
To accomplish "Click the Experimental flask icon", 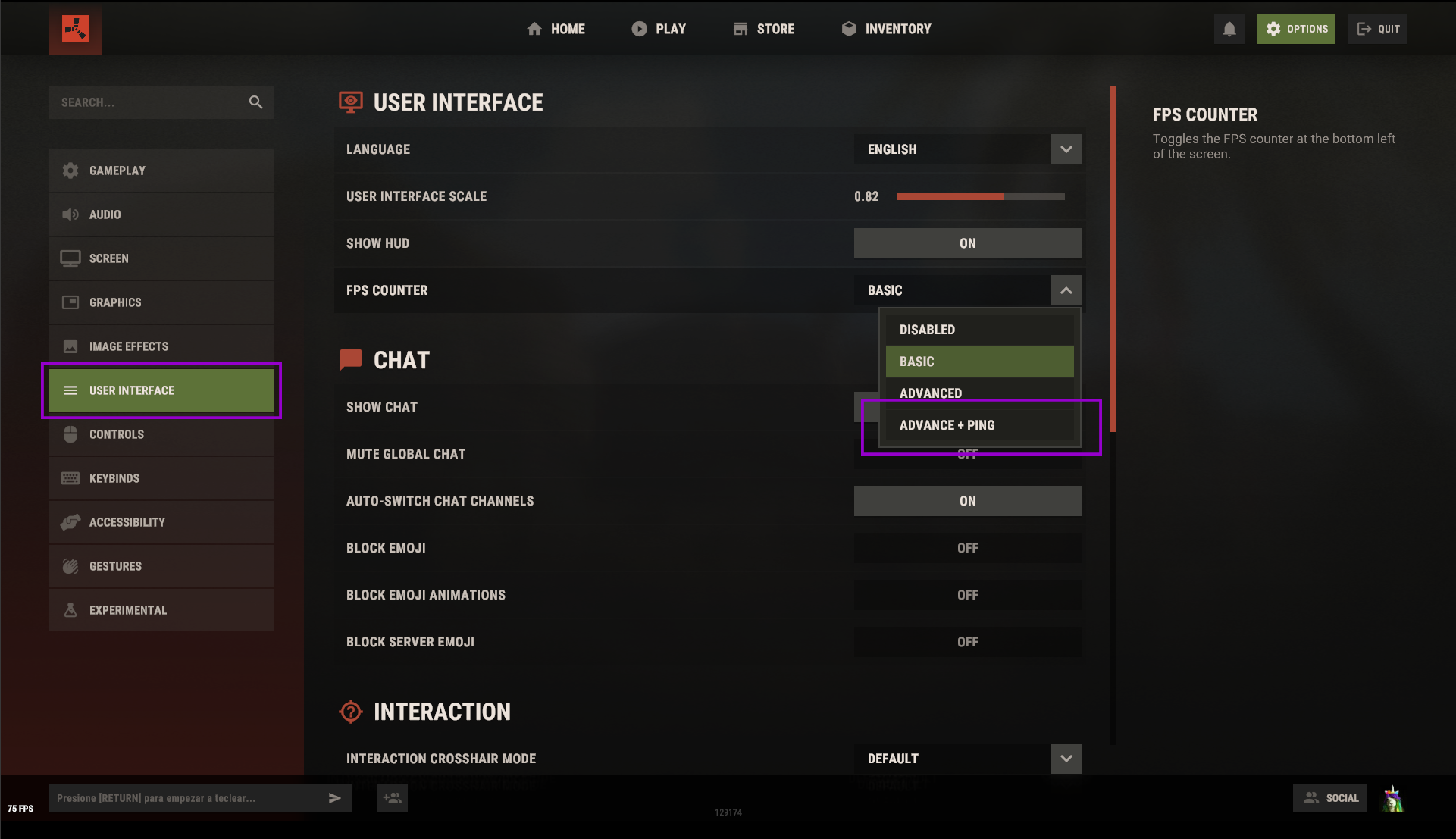I will [70, 610].
